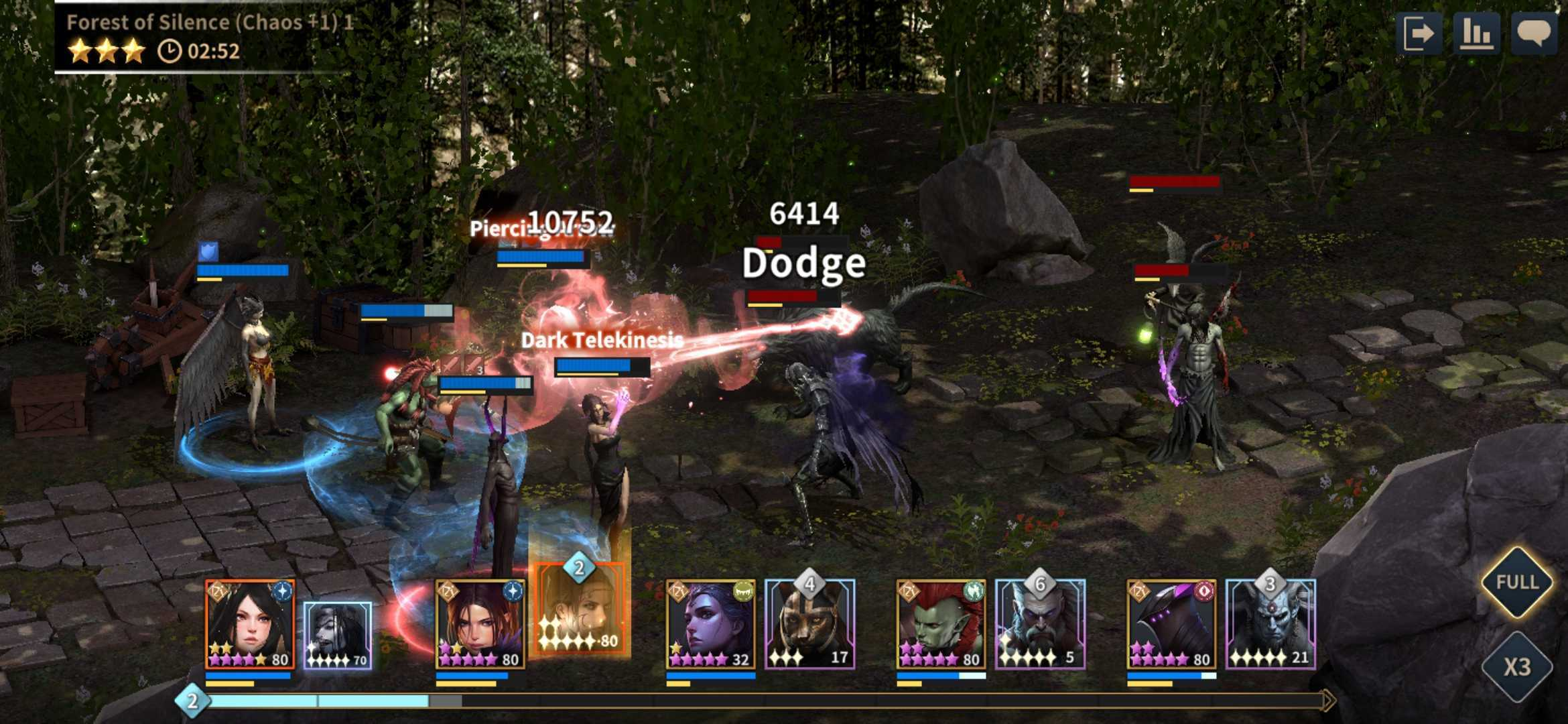The width and height of the screenshot is (1568, 724).
Task: Select the purple-skinned level 32 hero portrait
Action: pos(710,625)
